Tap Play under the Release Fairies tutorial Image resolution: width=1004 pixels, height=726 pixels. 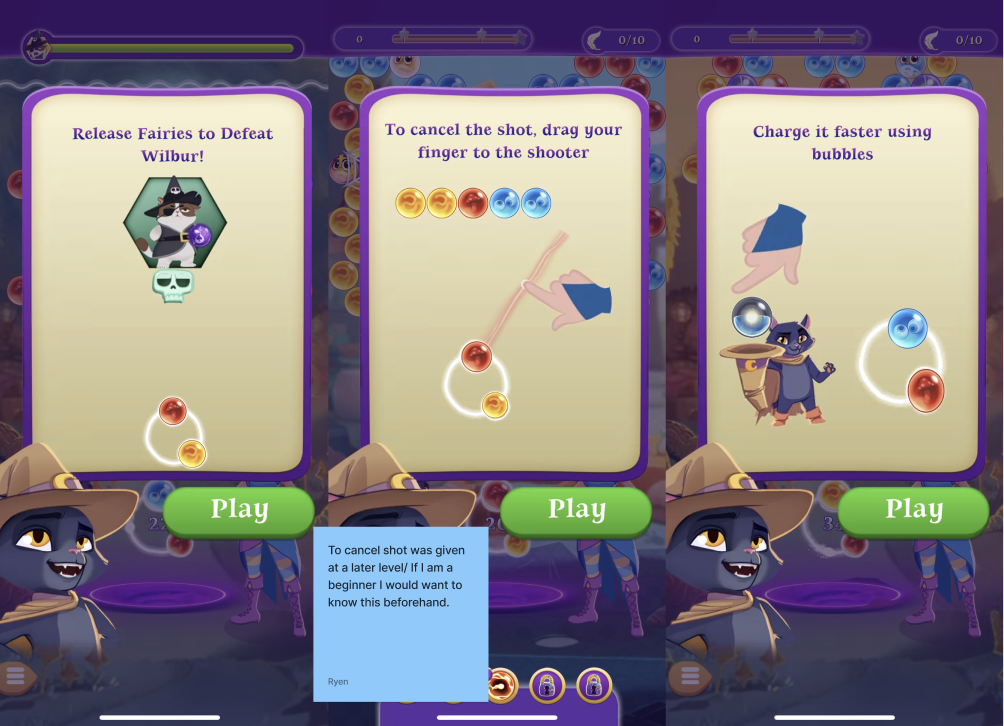pos(239,511)
